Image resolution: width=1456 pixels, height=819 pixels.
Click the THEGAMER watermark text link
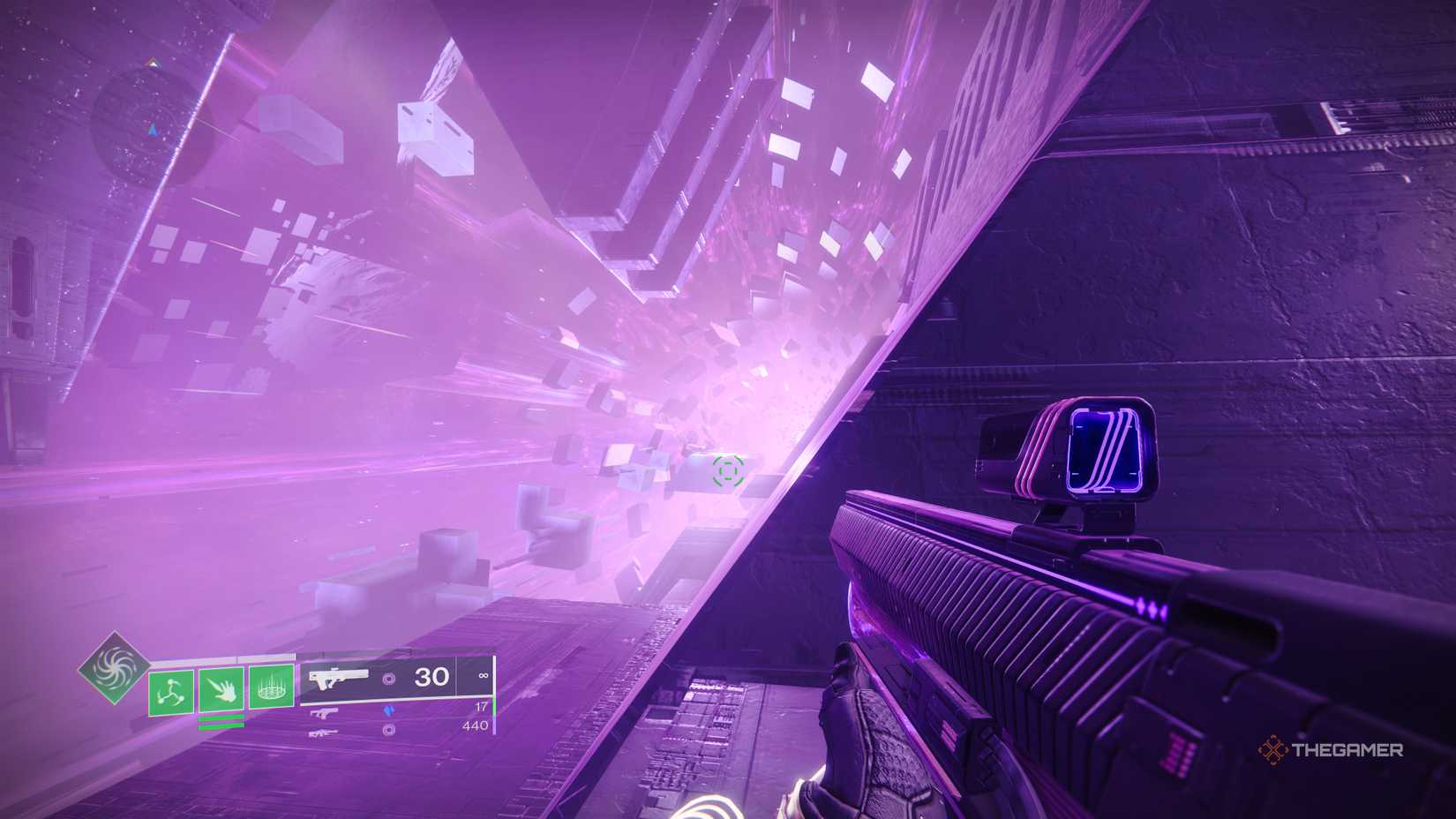click(x=1346, y=751)
